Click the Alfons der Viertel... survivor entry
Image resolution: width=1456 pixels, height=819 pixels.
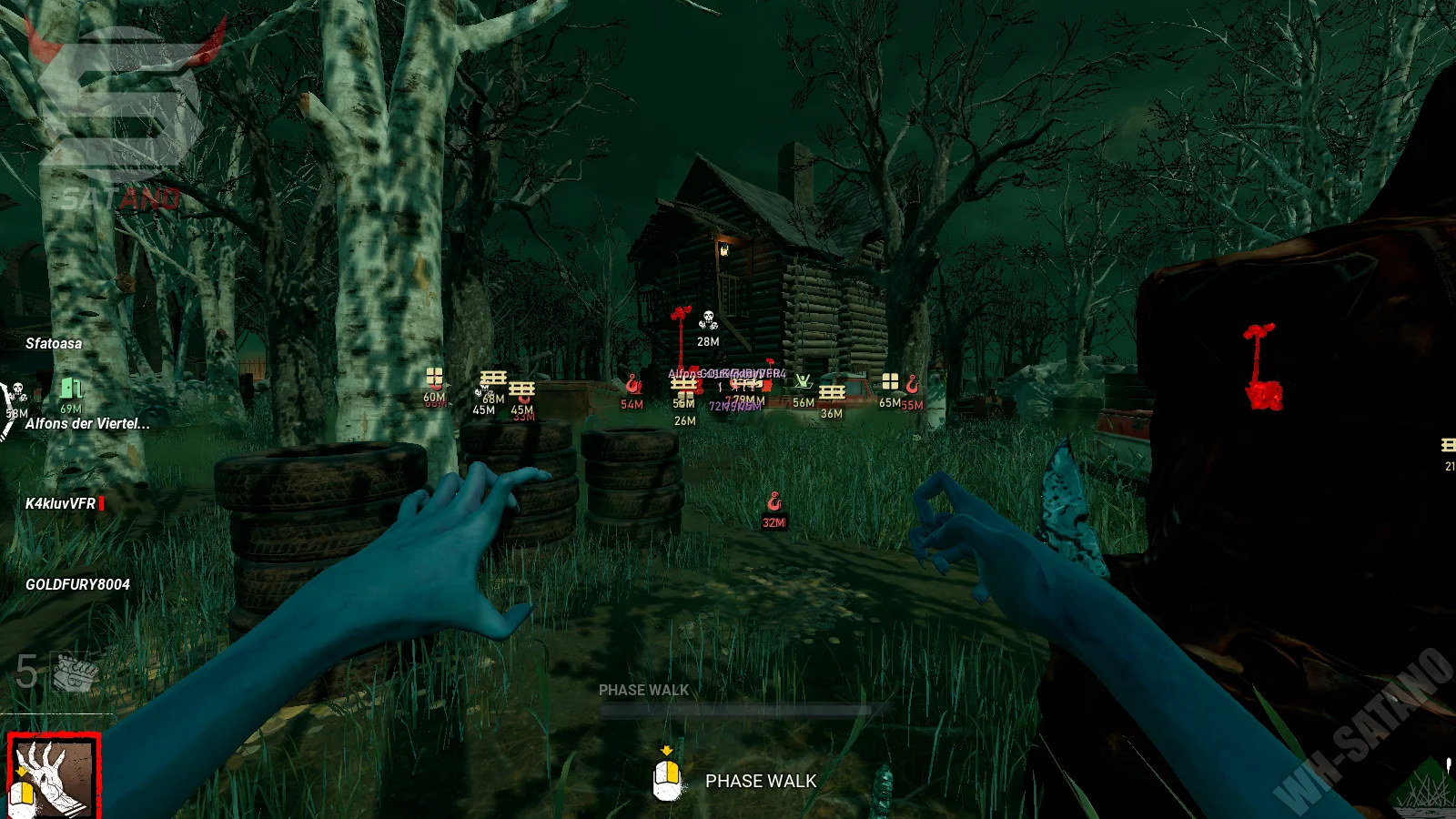(x=87, y=423)
